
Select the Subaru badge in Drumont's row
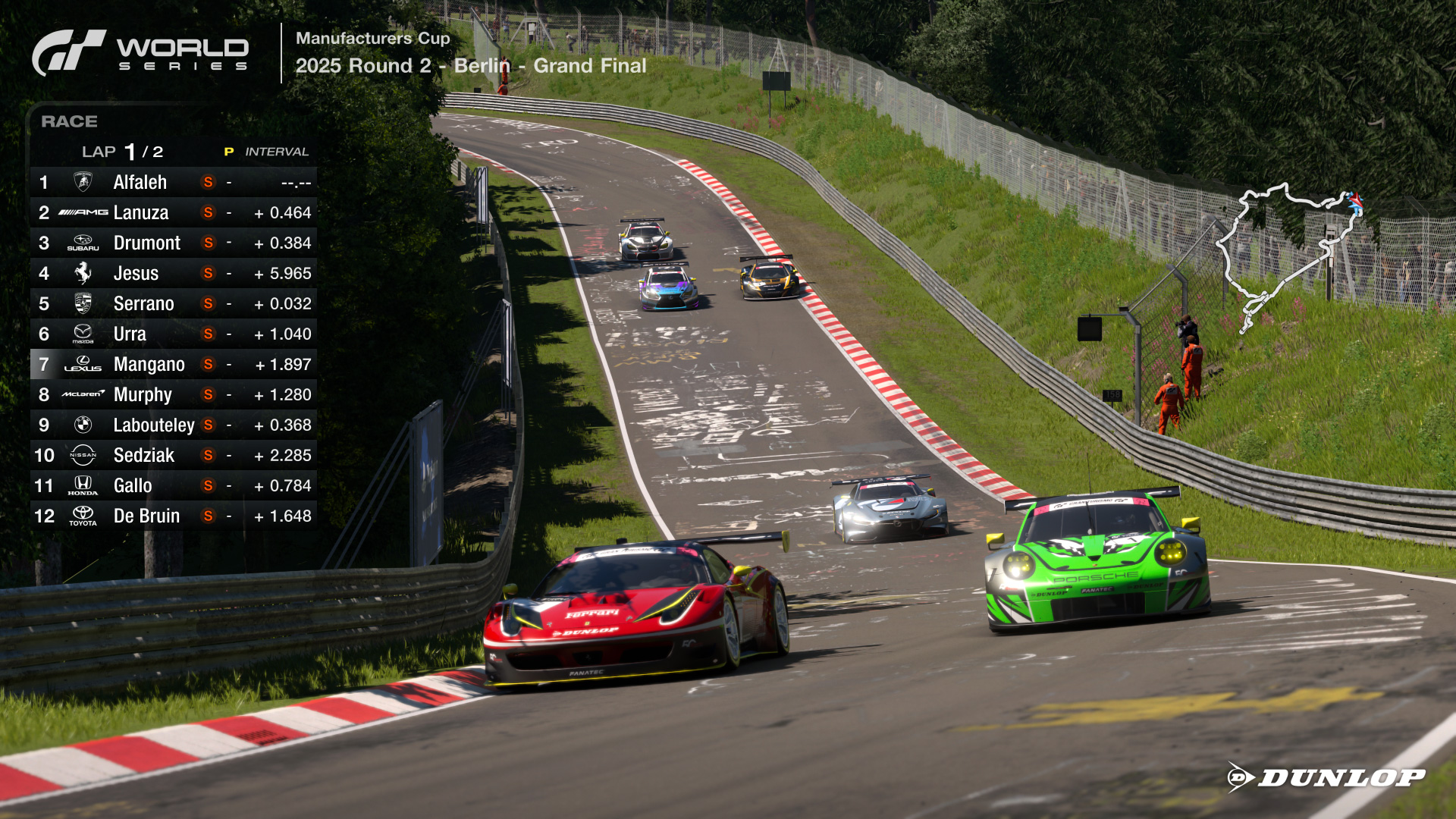[82, 243]
